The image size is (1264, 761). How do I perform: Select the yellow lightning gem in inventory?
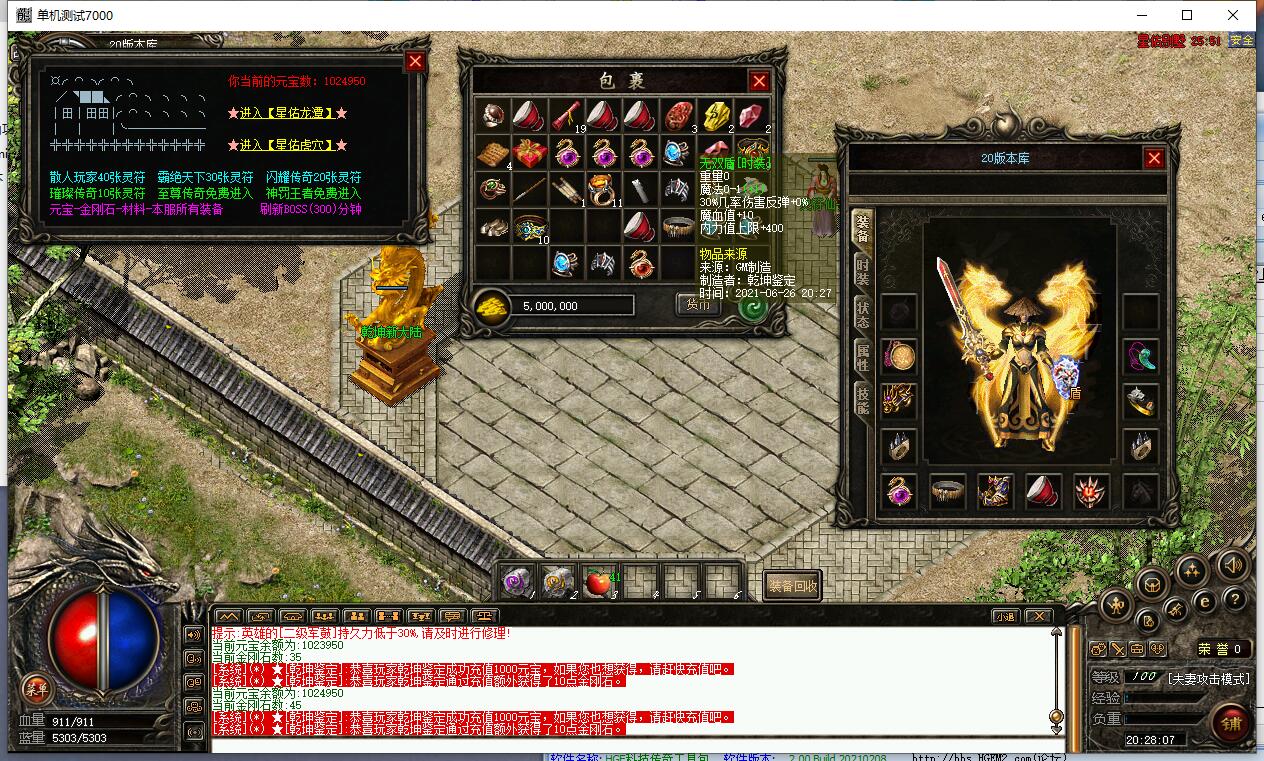[x=715, y=116]
